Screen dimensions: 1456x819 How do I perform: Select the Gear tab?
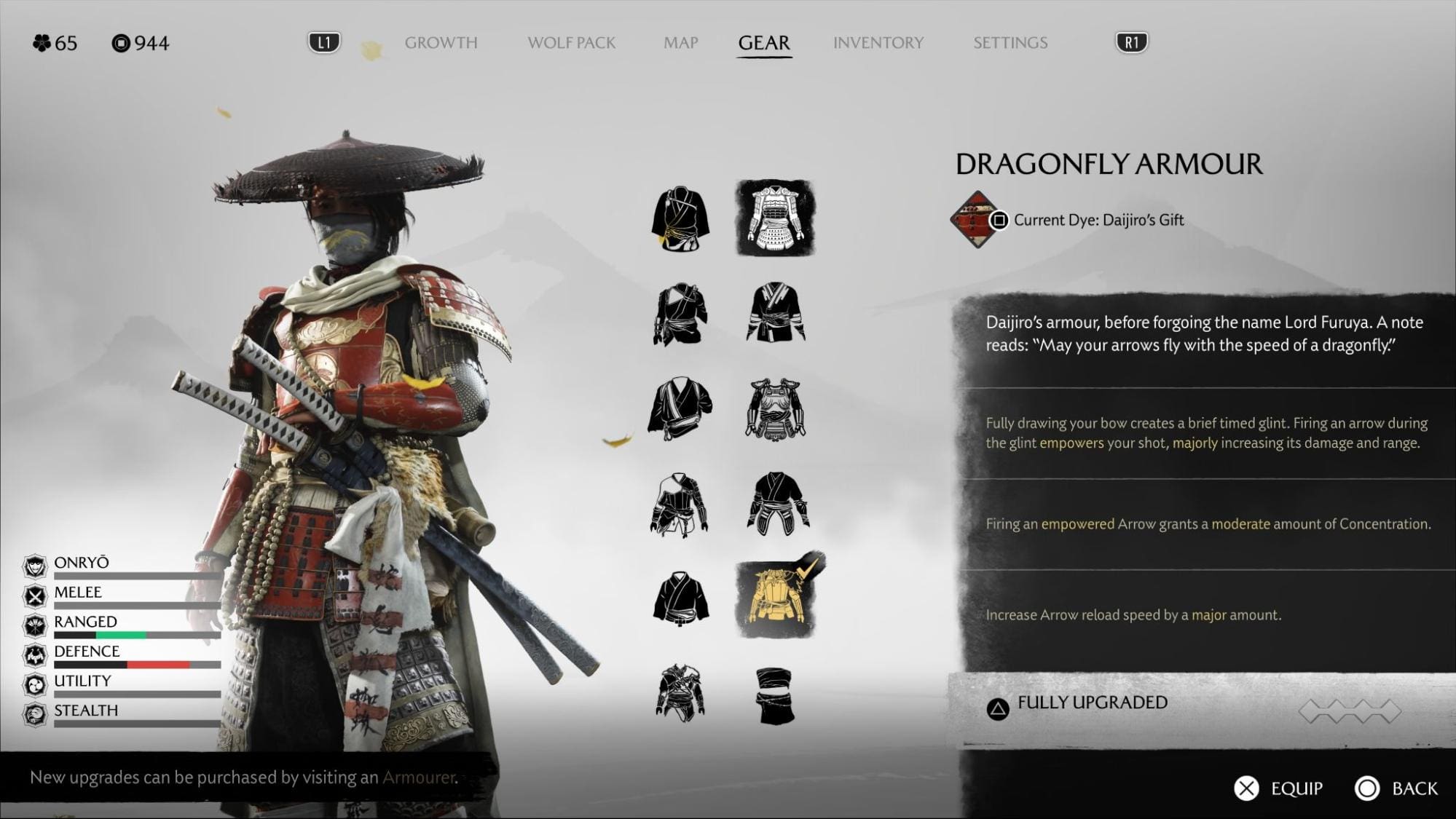(763, 43)
